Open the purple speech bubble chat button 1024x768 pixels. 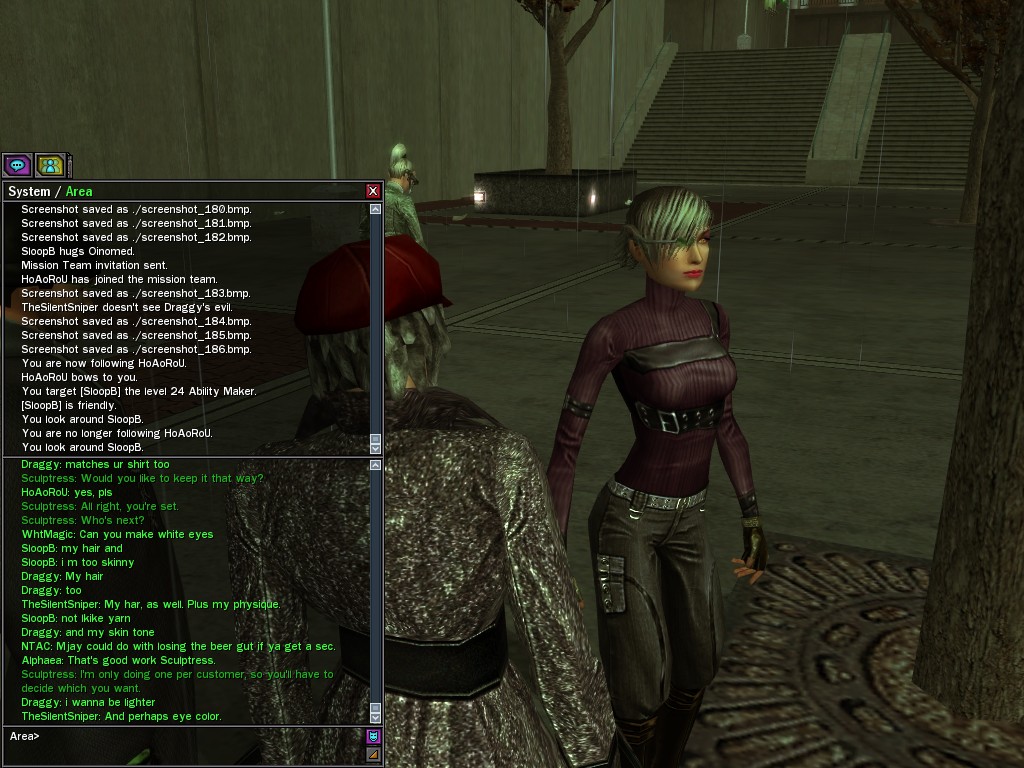click(x=17, y=165)
